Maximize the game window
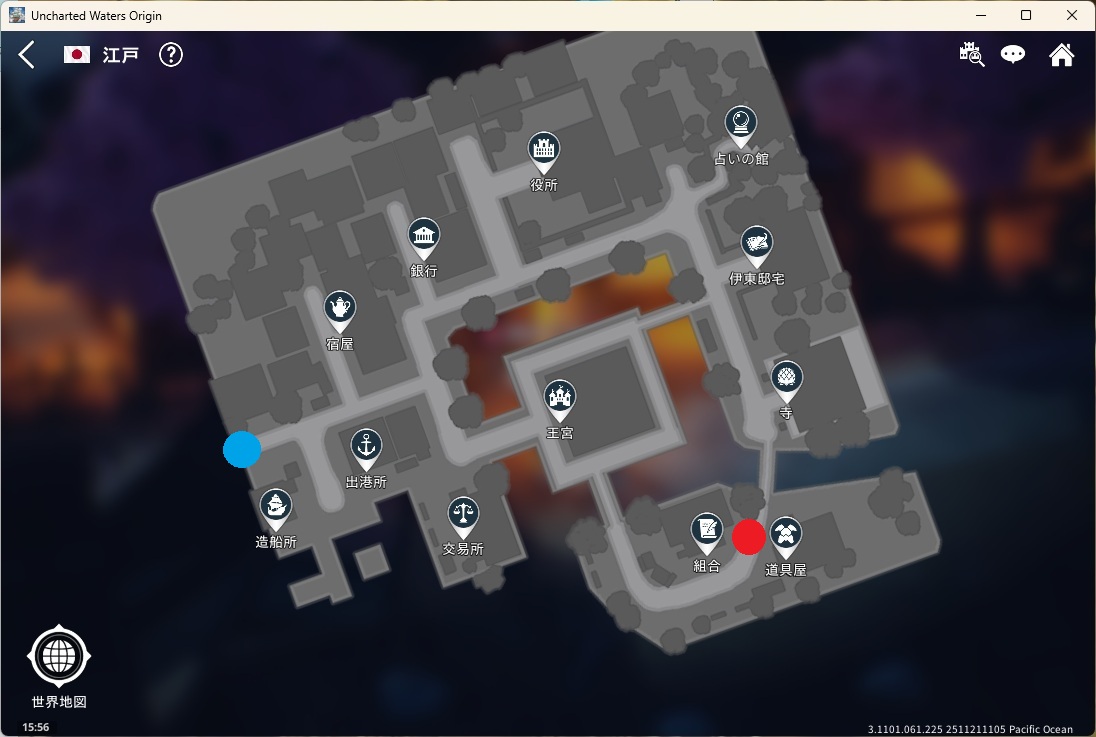 pos(1026,15)
